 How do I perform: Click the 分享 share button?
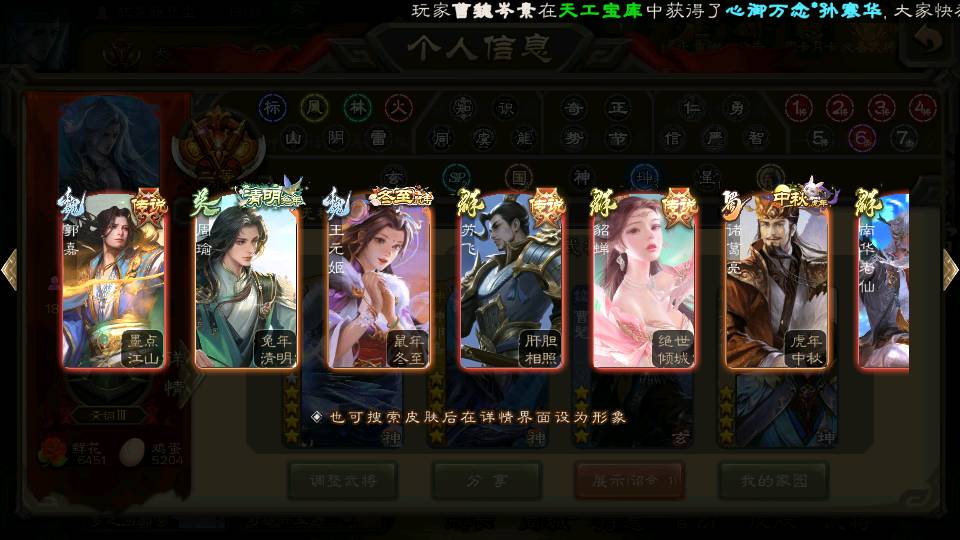point(485,481)
